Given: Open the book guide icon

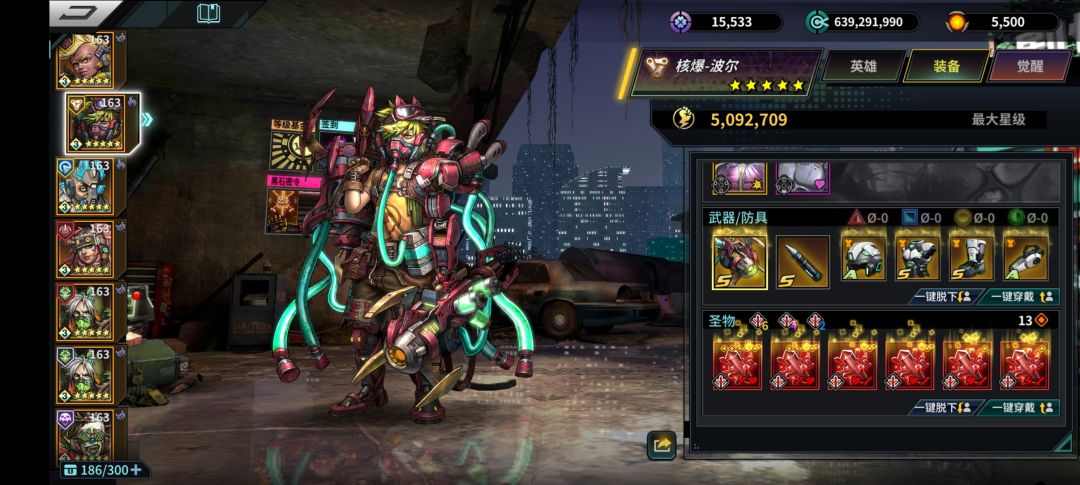Looking at the screenshot, I should pyautogui.click(x=208, y=13).
